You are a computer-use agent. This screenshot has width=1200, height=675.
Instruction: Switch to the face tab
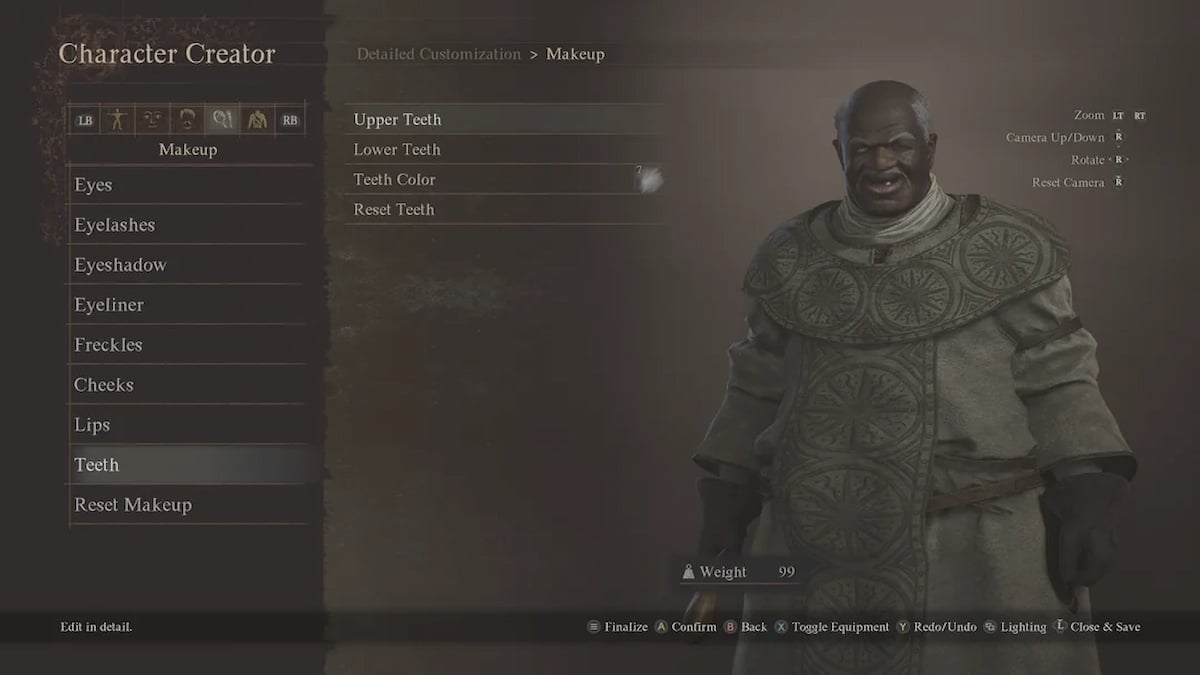(152, 120)
